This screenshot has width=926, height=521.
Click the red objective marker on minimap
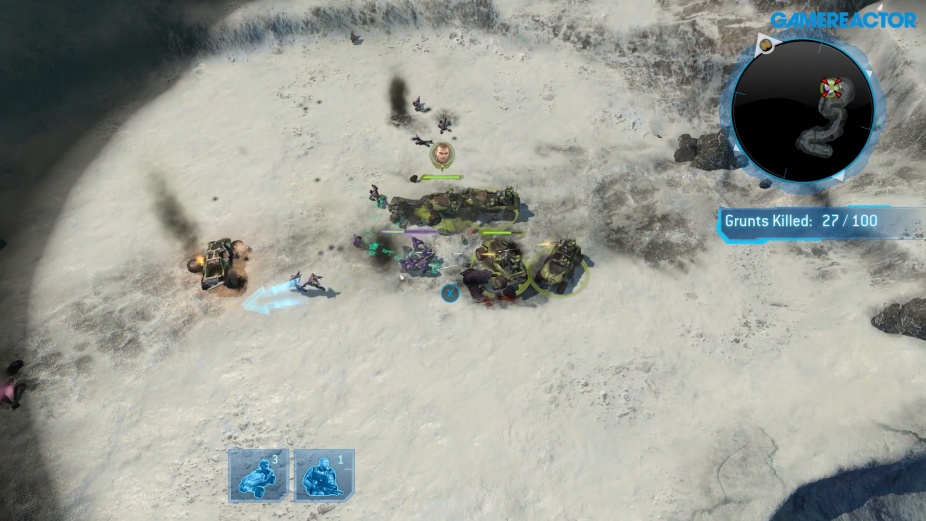click(x=831, y=88)
